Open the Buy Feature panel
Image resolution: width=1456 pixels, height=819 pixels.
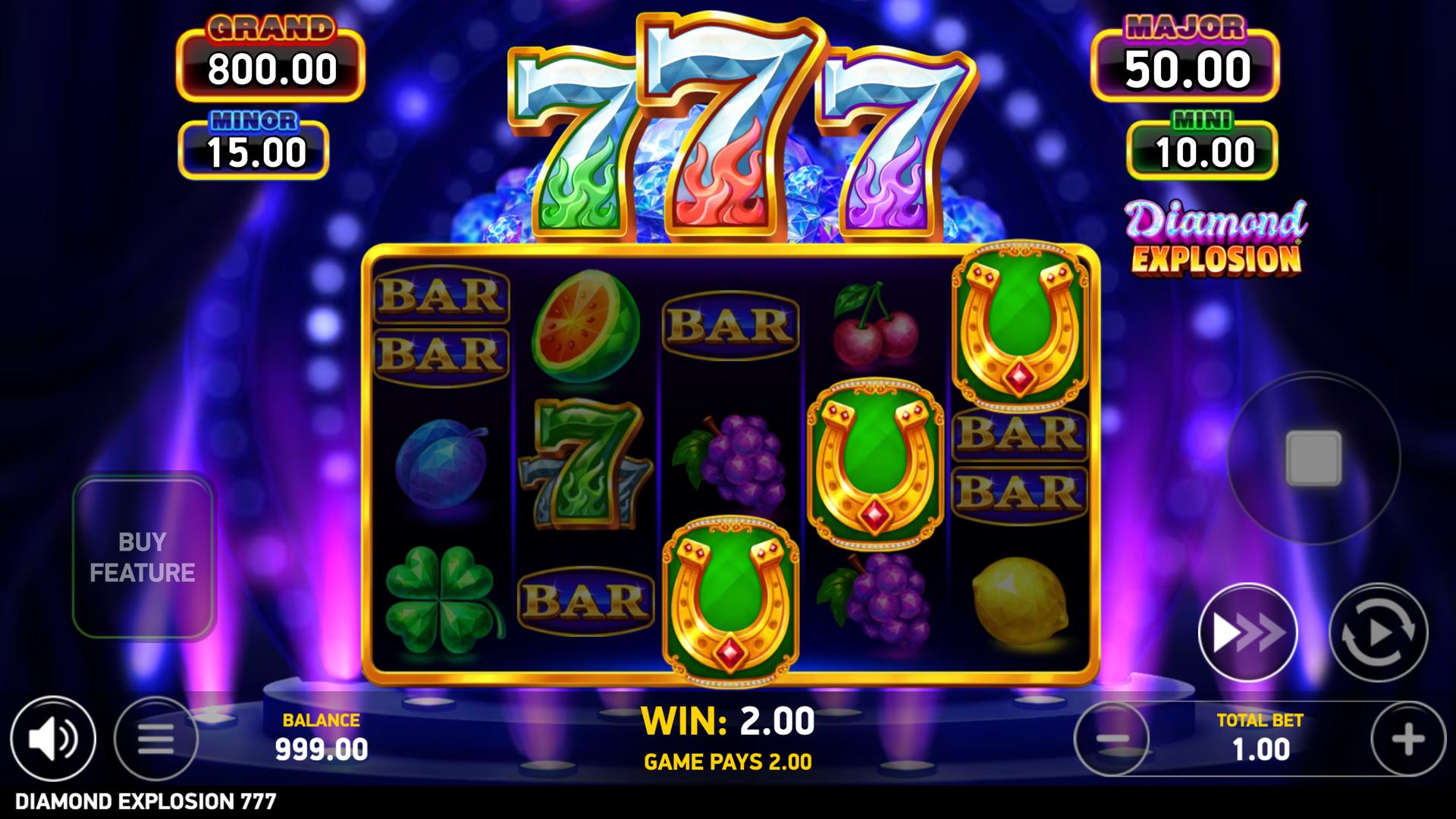(x=143, y=557)
